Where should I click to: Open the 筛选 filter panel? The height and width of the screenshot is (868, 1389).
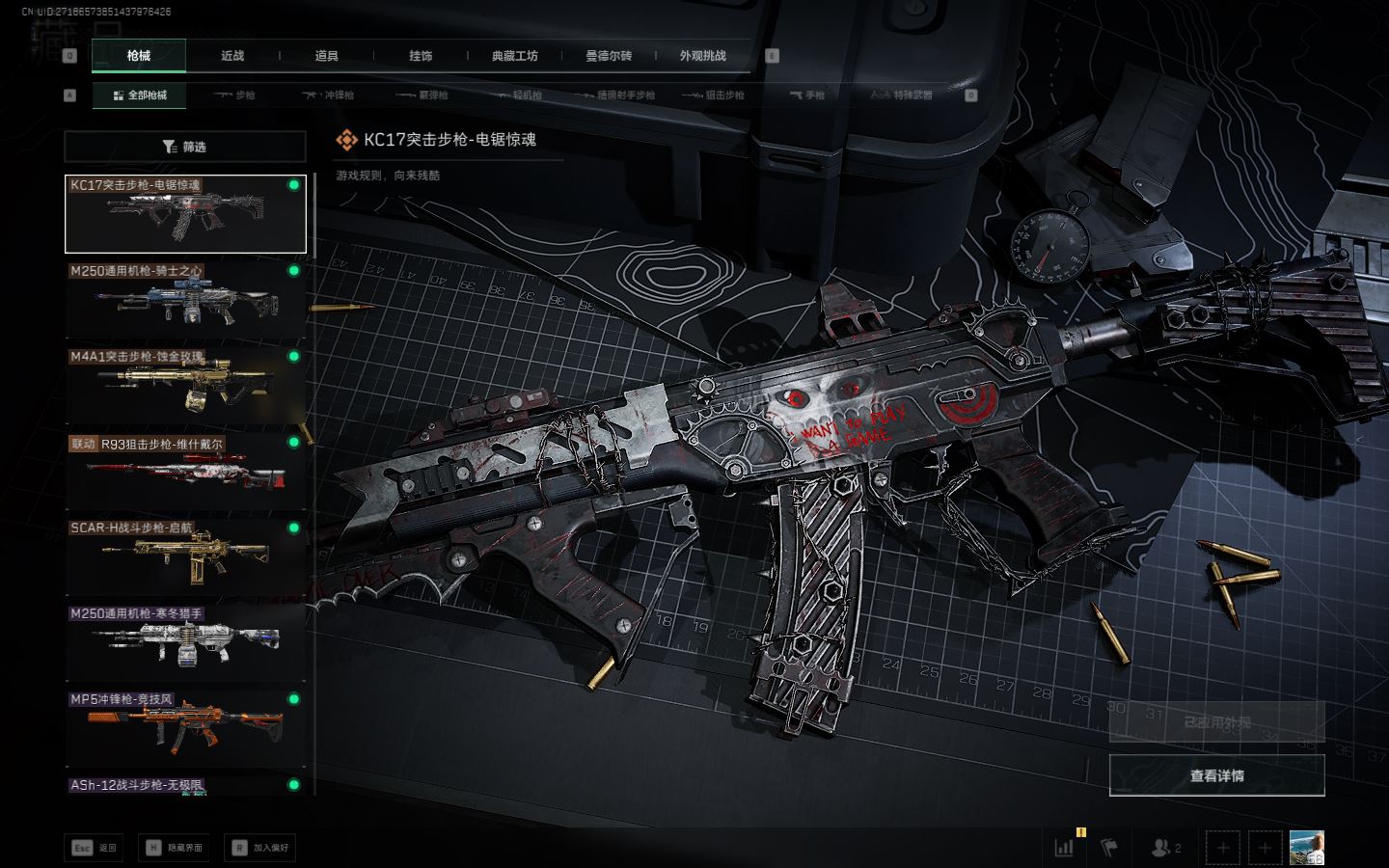185,147
